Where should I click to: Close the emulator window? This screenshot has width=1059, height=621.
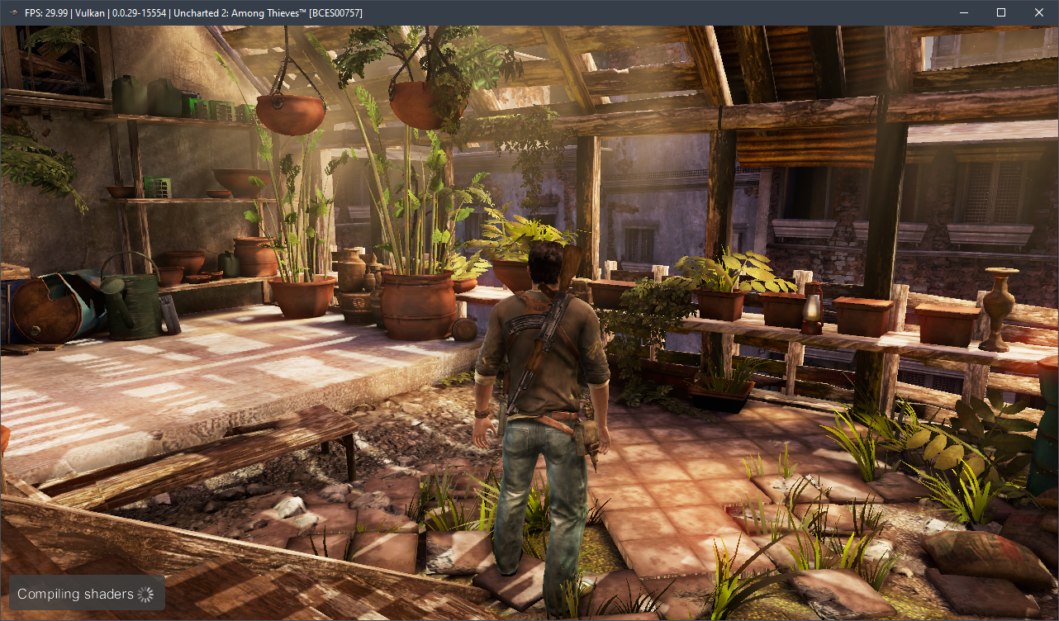tap(1036, 12)
